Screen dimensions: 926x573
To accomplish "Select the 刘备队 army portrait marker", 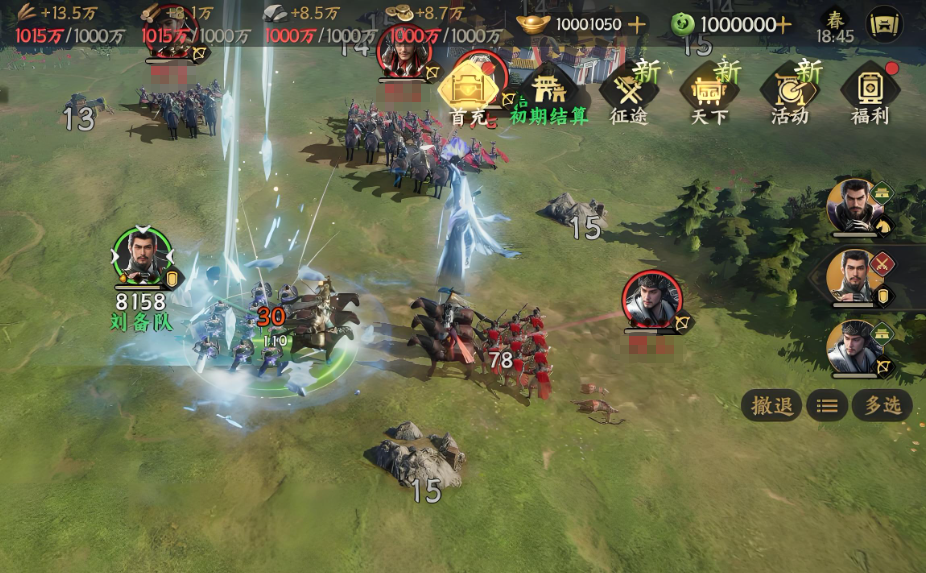I will 141,257.
